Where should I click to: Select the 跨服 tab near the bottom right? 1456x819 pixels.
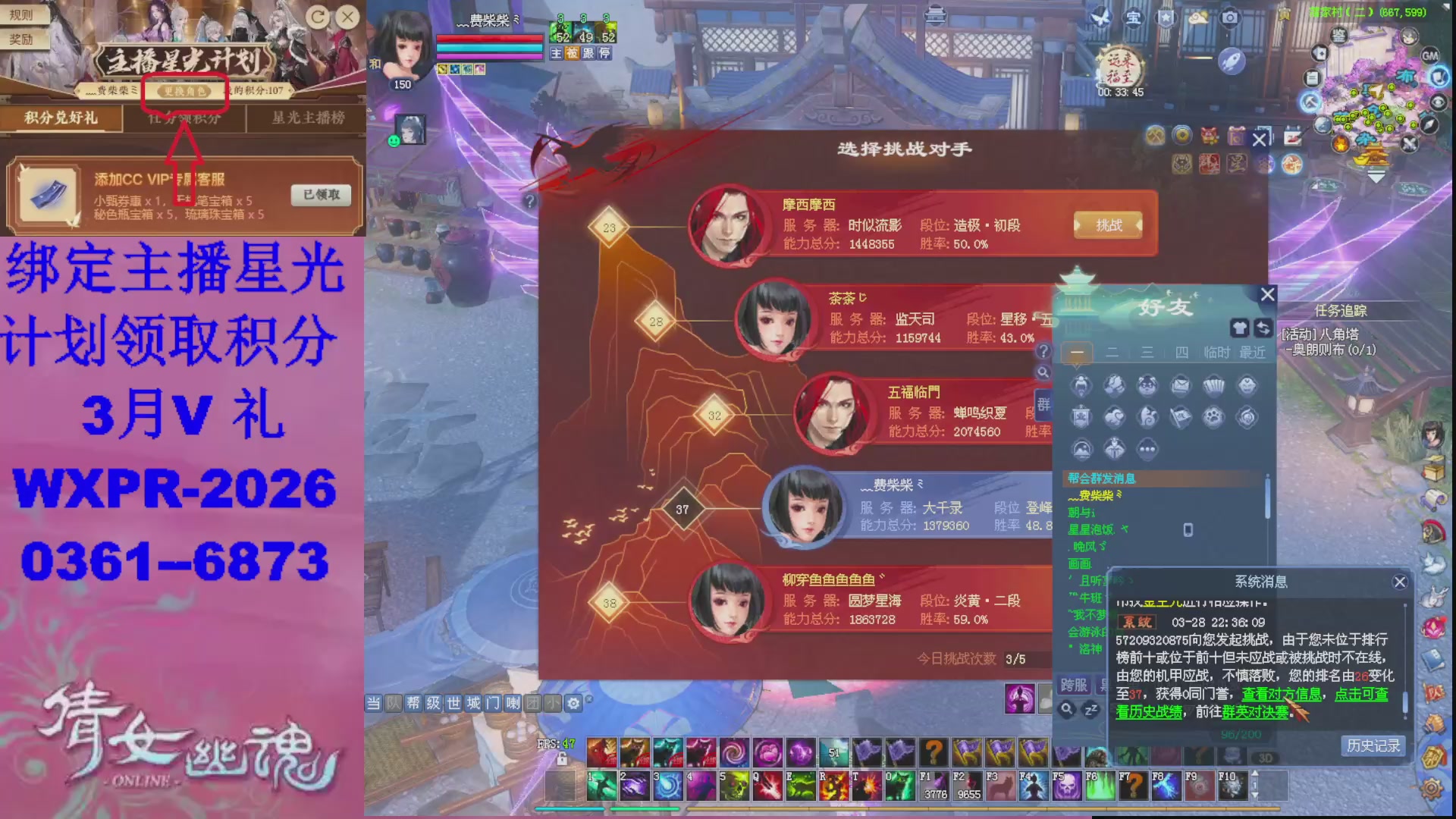(x=1074, y=686)
